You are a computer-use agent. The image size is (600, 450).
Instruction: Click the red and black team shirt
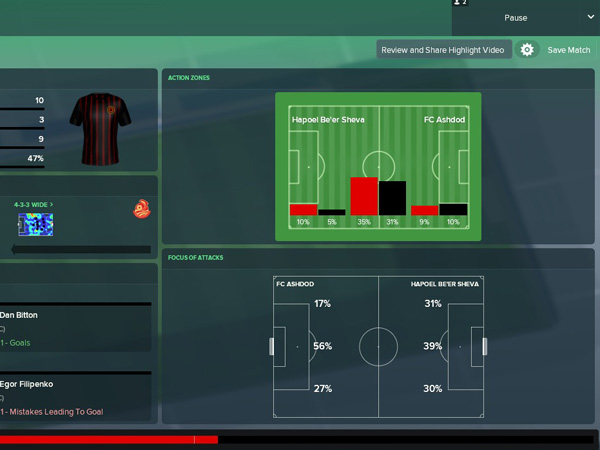(100, 129)
